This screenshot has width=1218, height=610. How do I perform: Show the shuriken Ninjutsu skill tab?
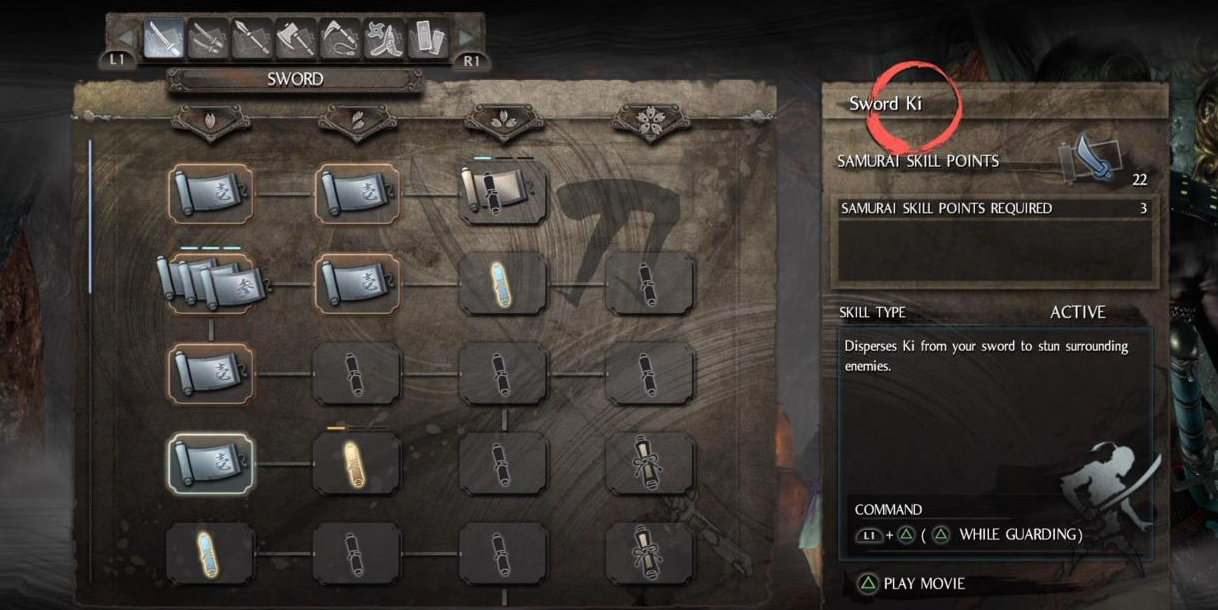point(384,39)
